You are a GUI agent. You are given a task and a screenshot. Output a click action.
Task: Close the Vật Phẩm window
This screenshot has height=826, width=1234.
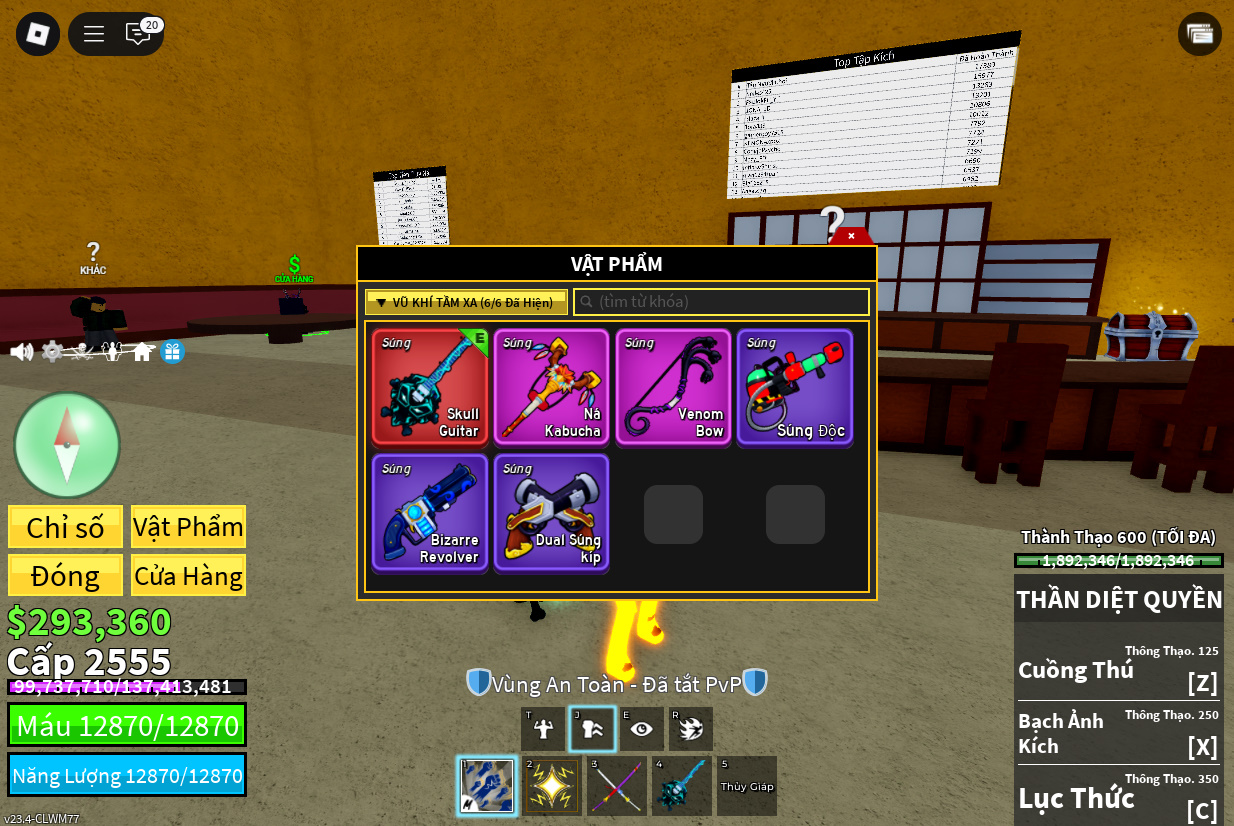click(x=851, y=237)
